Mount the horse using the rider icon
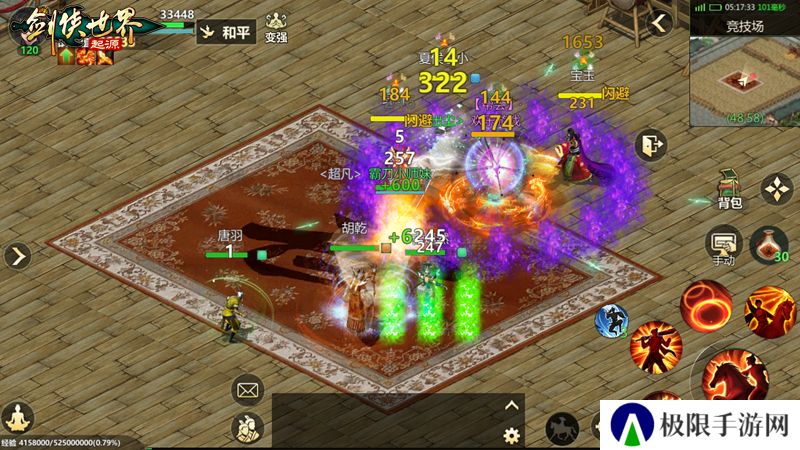Screen dimensions: 800x450 (x=562, y=428)
